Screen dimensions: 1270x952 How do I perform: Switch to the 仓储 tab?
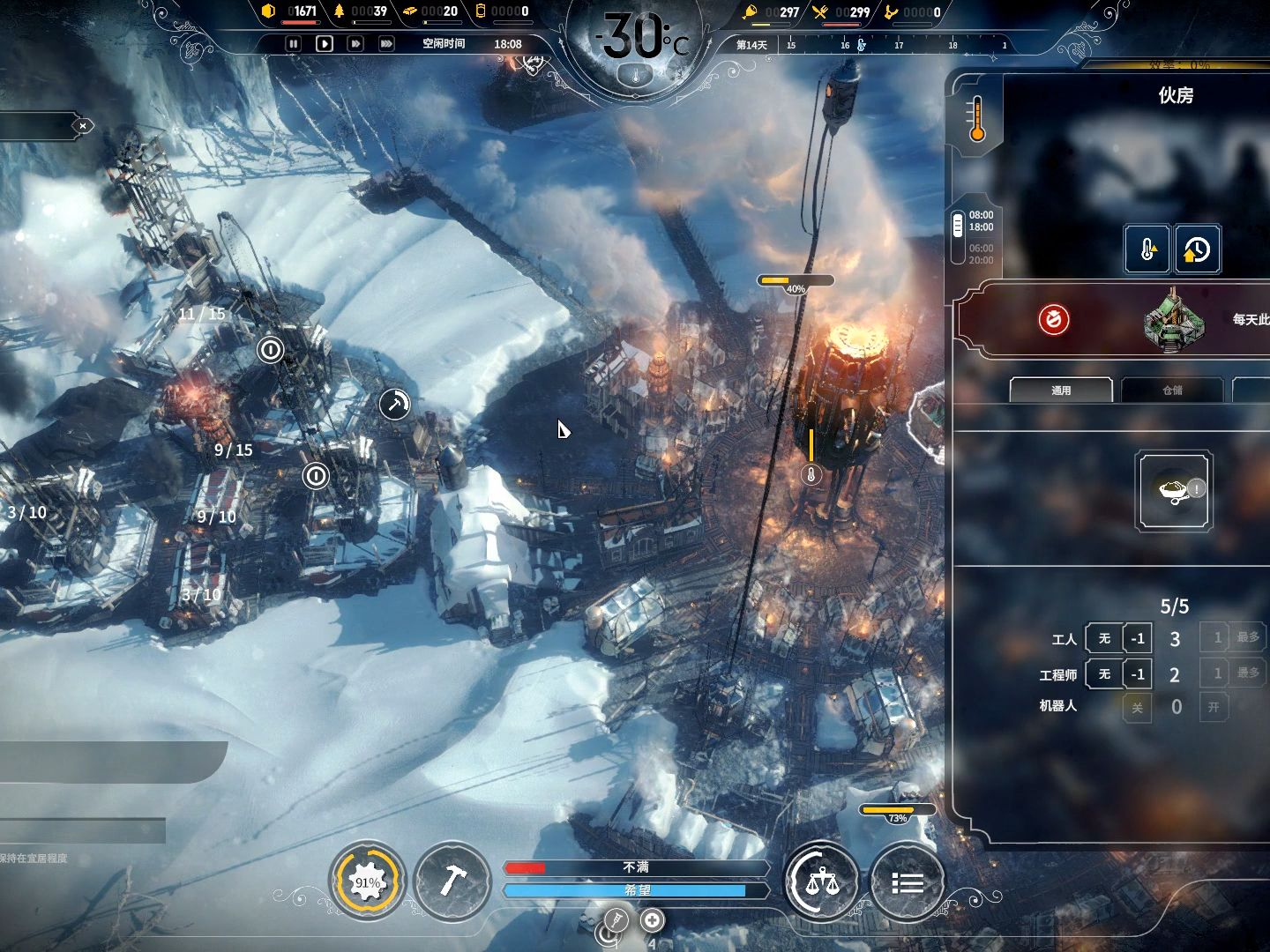[1172, 390]
